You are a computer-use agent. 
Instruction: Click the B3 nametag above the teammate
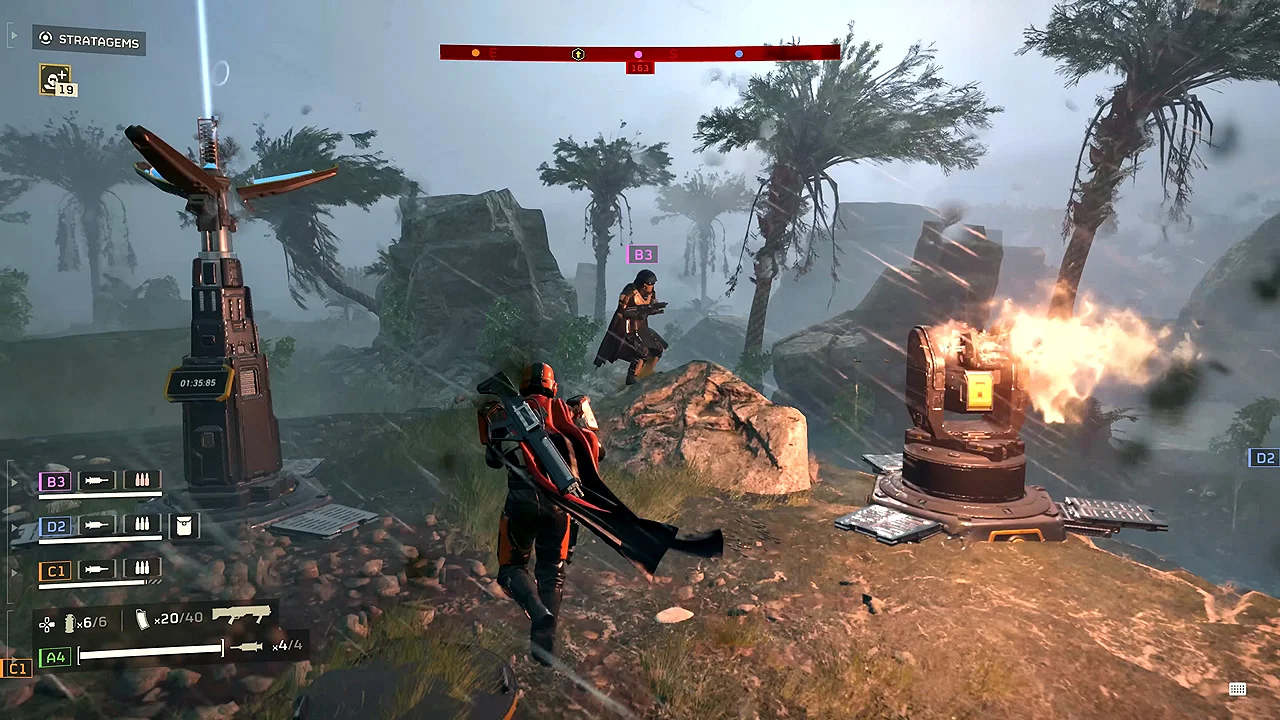(643, 254)
